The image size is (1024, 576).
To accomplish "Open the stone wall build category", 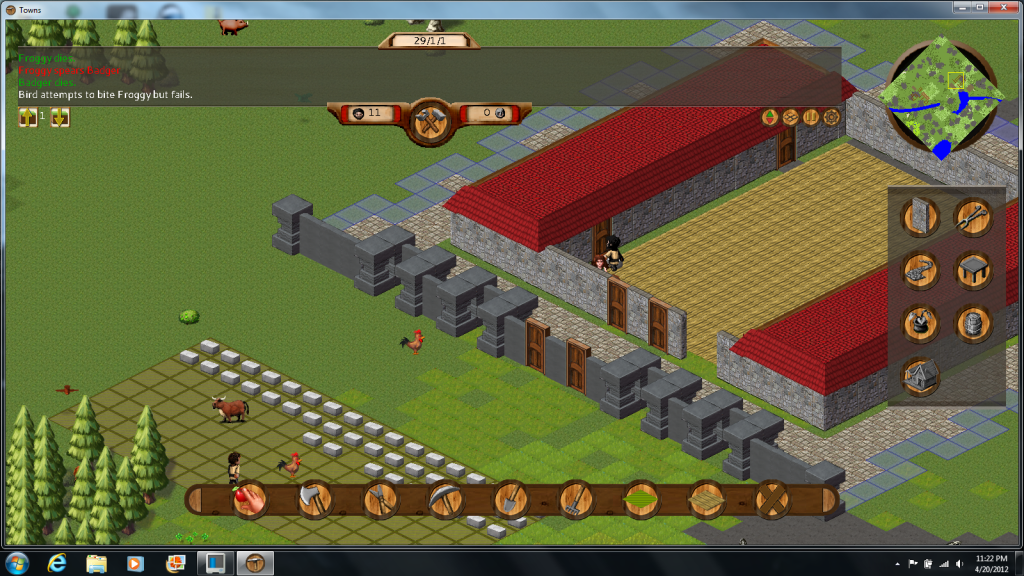I will (x=920, y=215).
